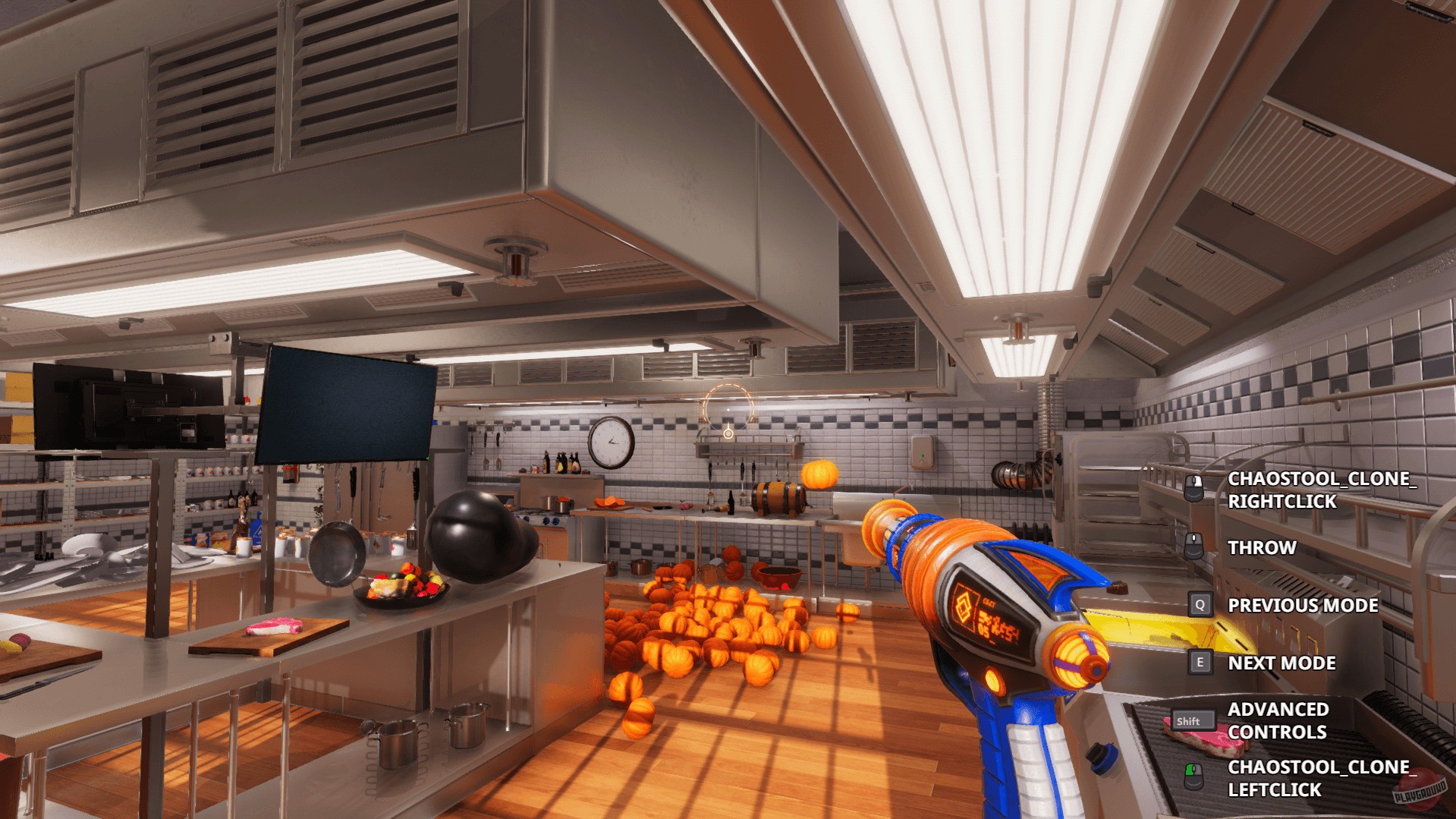This screenshot has height=819, width=1456.
Task: Click the orange diamond icon on the chaos tool display
Action: [x=964, y=604]
